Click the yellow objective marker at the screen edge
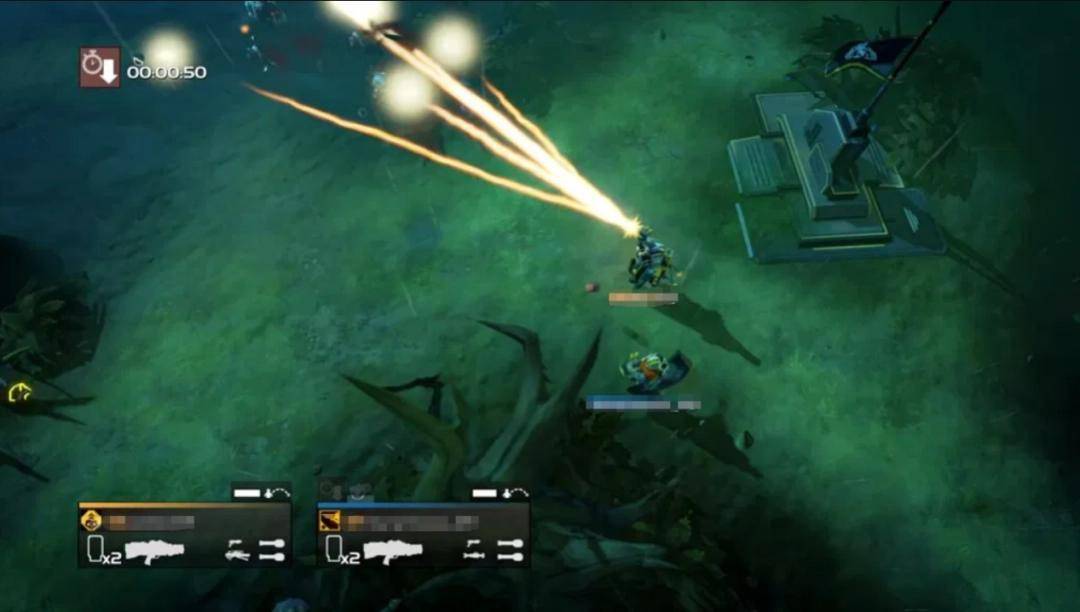Viewport: 1080px width, 612px height. click(19, 393)
